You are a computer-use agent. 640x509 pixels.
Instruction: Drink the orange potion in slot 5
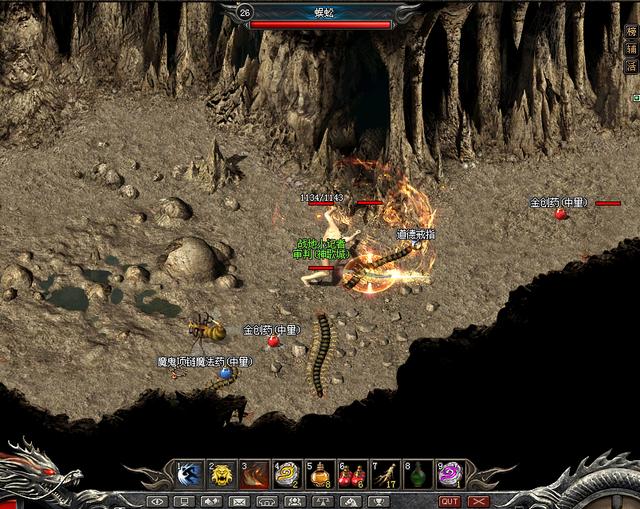(x=320, y=474)
